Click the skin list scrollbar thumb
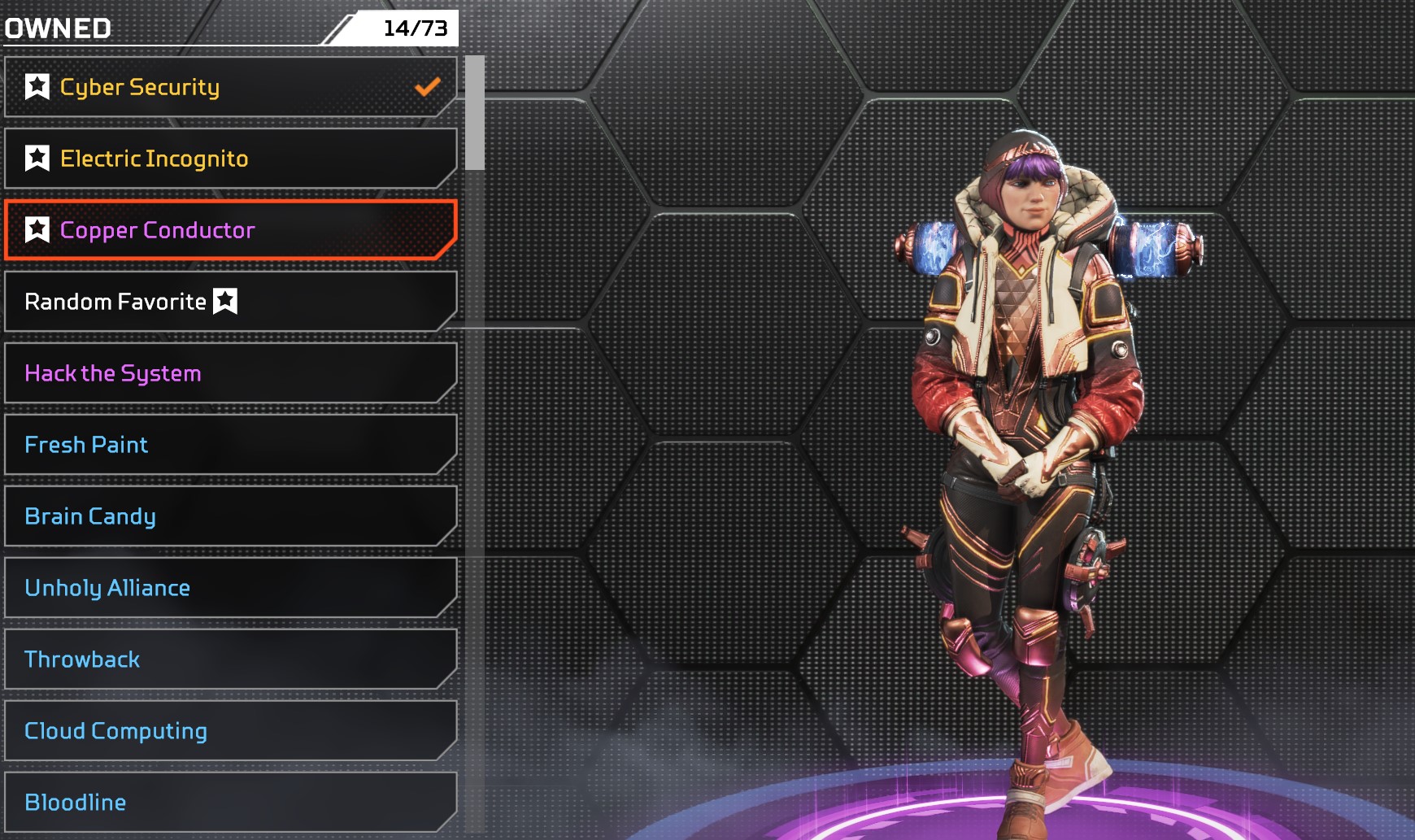1415x840 pixels. (475, 113)
